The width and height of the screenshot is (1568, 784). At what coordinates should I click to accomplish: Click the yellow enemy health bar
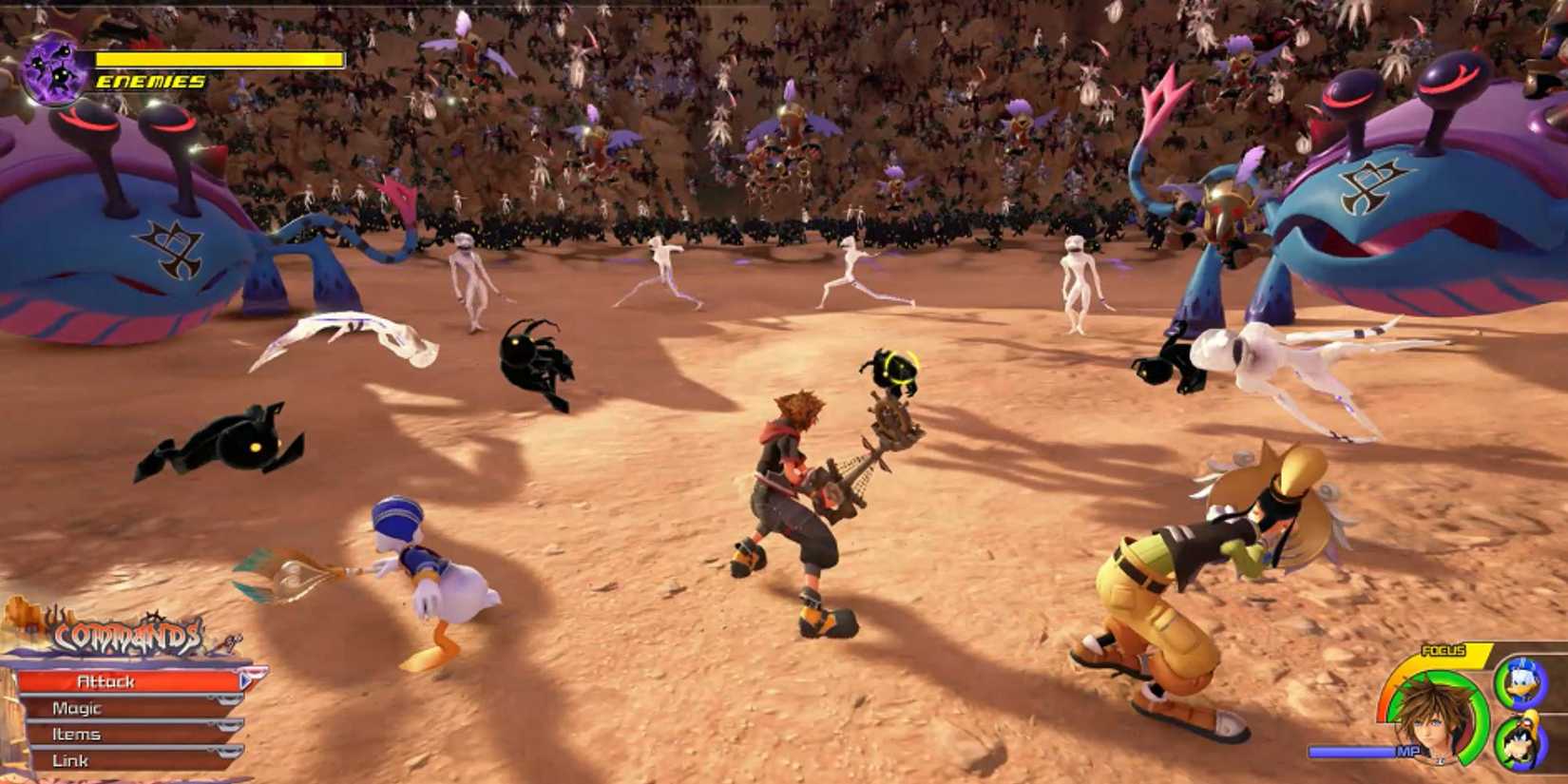219,59
